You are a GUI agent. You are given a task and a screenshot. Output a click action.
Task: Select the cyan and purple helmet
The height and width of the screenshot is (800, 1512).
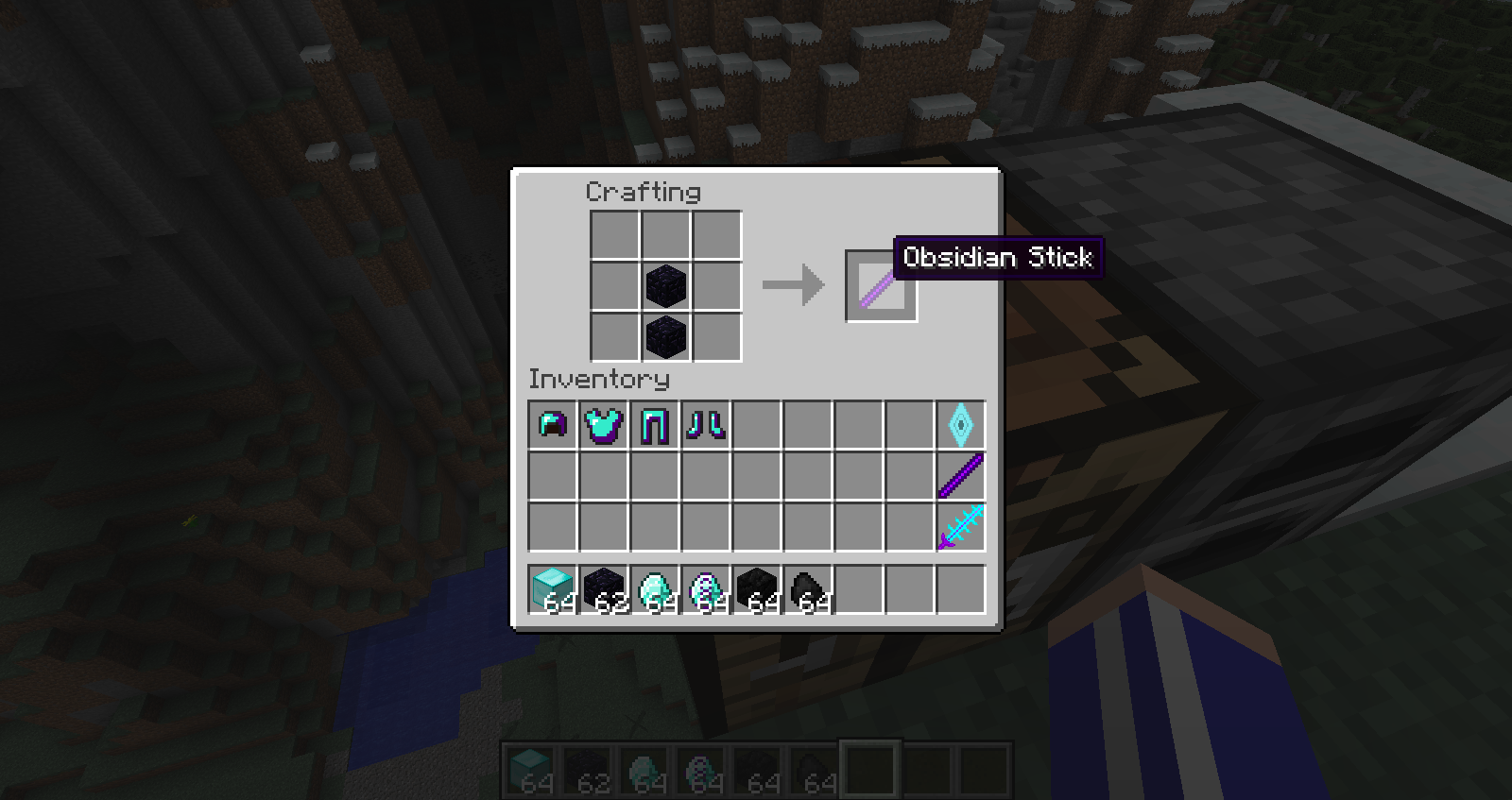point(553,425)
